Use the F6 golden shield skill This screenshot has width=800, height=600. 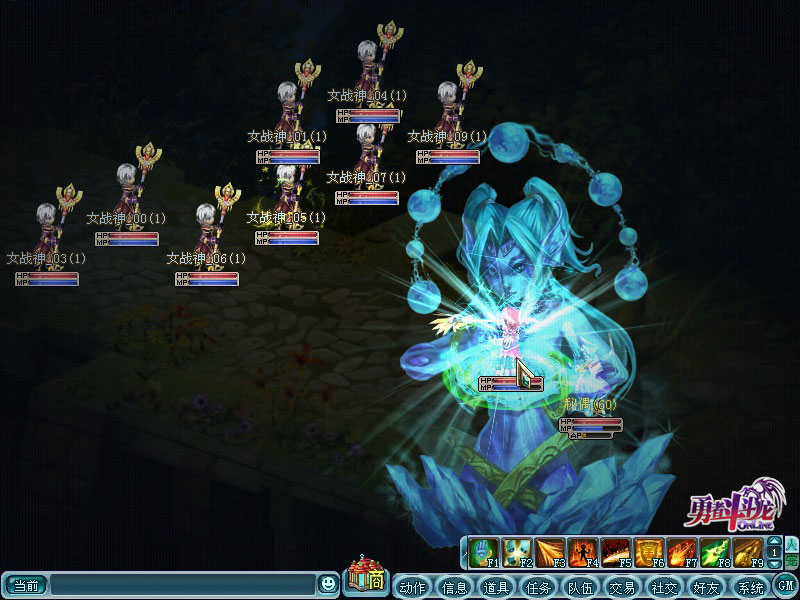[648, 552]
